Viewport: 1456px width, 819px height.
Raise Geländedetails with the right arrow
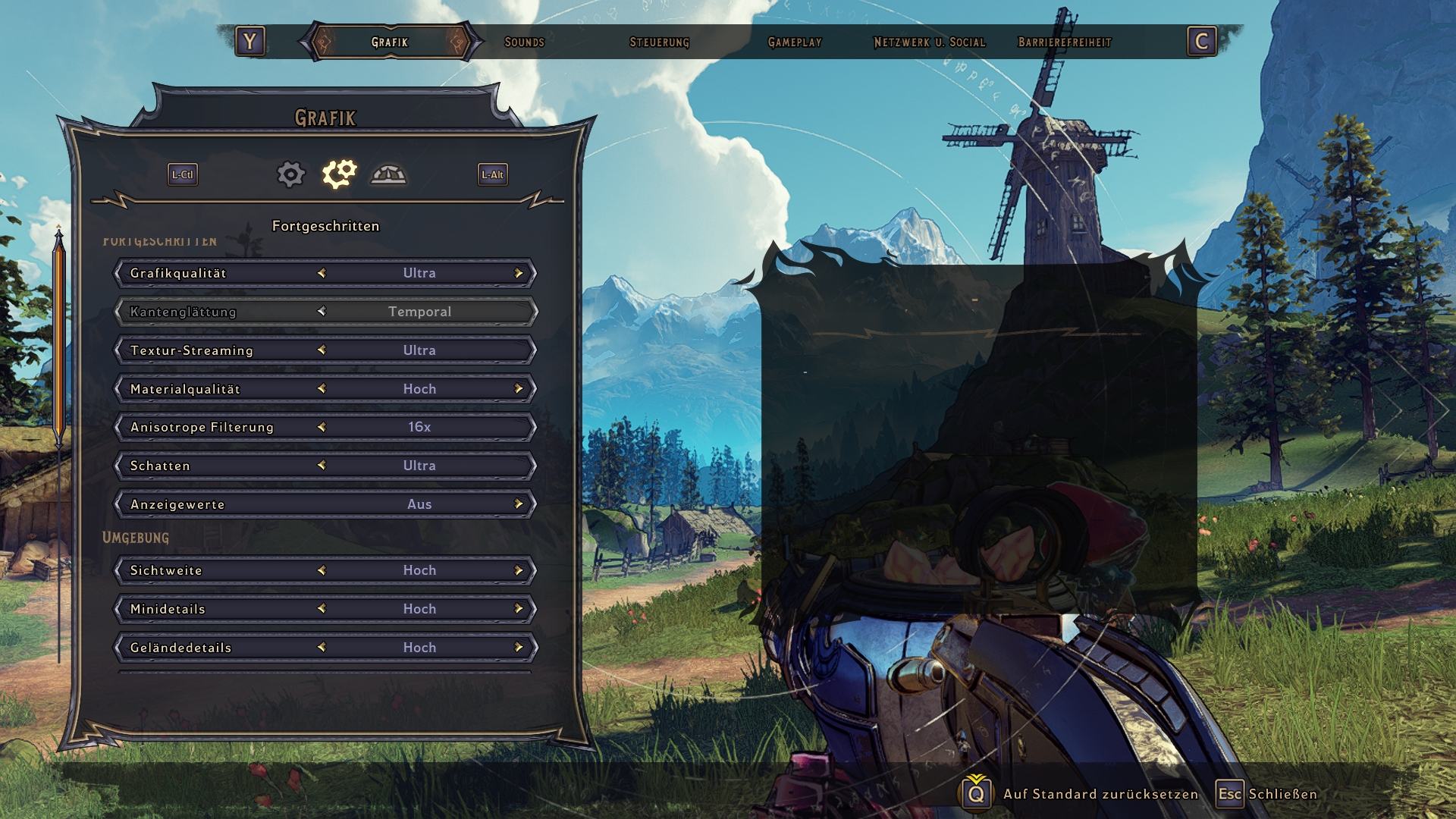click(519, 648)
